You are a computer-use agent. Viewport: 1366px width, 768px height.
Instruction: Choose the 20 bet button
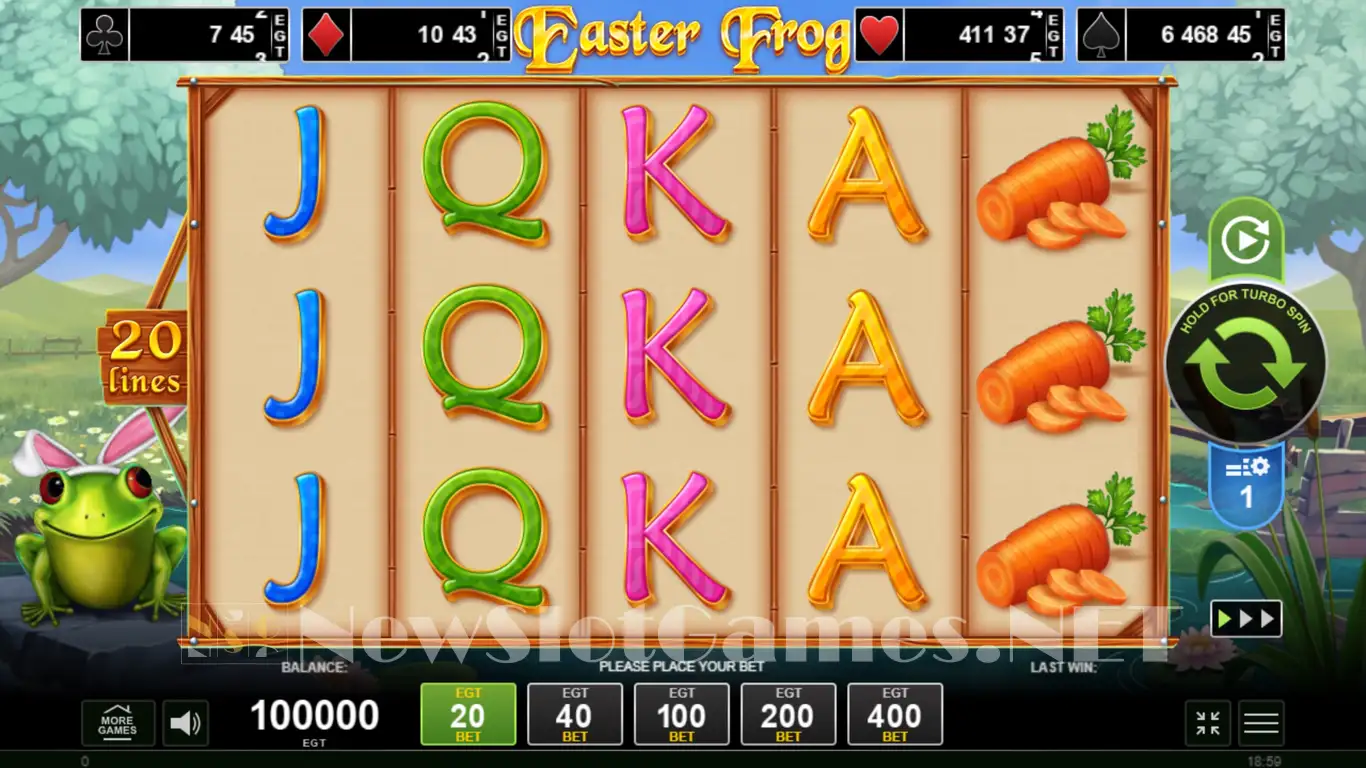coord(468,714)
